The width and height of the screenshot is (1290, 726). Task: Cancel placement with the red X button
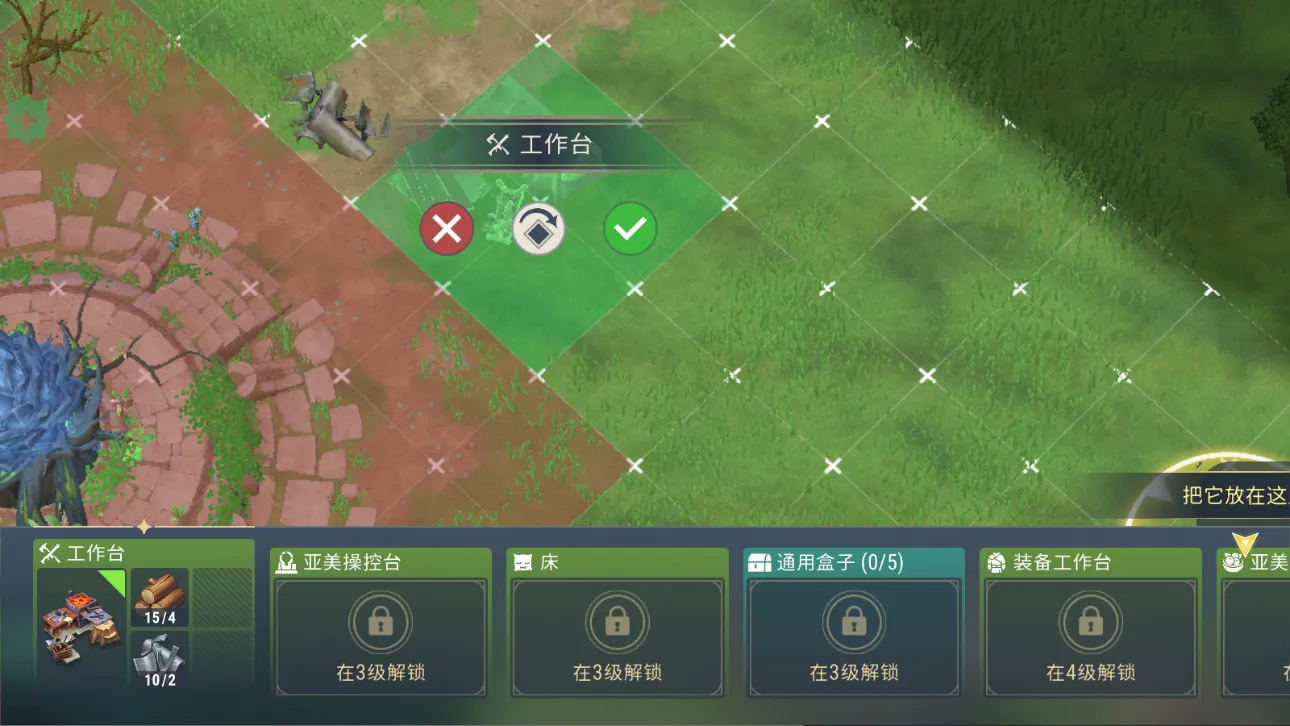tap(447, 228)
